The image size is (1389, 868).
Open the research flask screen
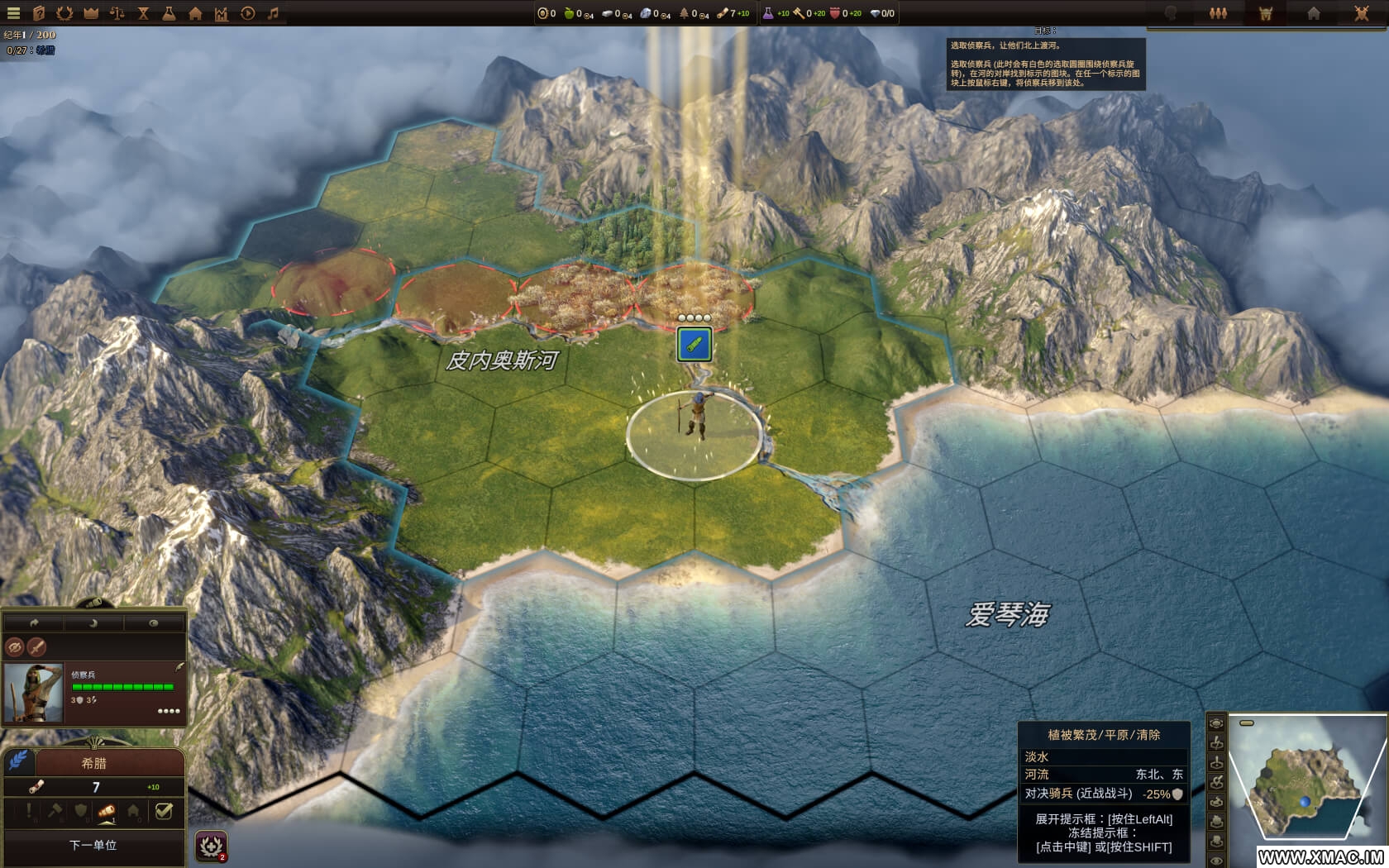click(169, 13)
